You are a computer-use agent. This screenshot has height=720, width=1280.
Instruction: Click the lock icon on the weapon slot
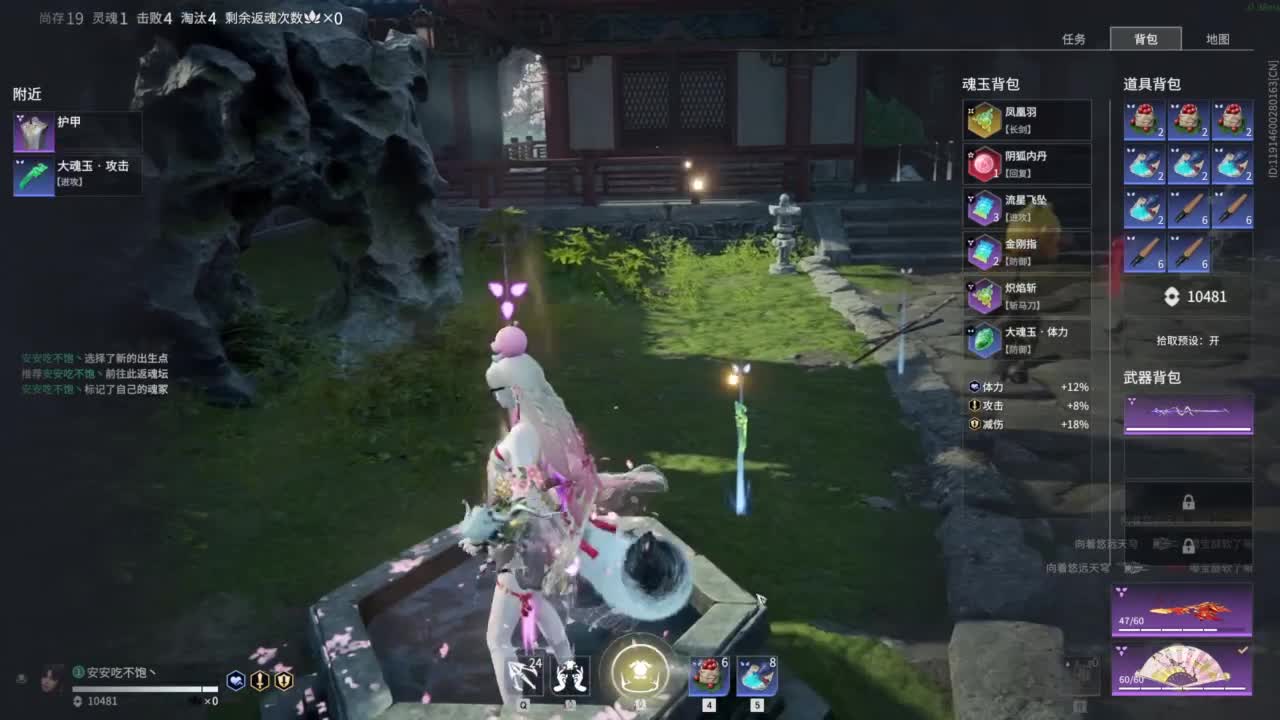click(1187, 504)
